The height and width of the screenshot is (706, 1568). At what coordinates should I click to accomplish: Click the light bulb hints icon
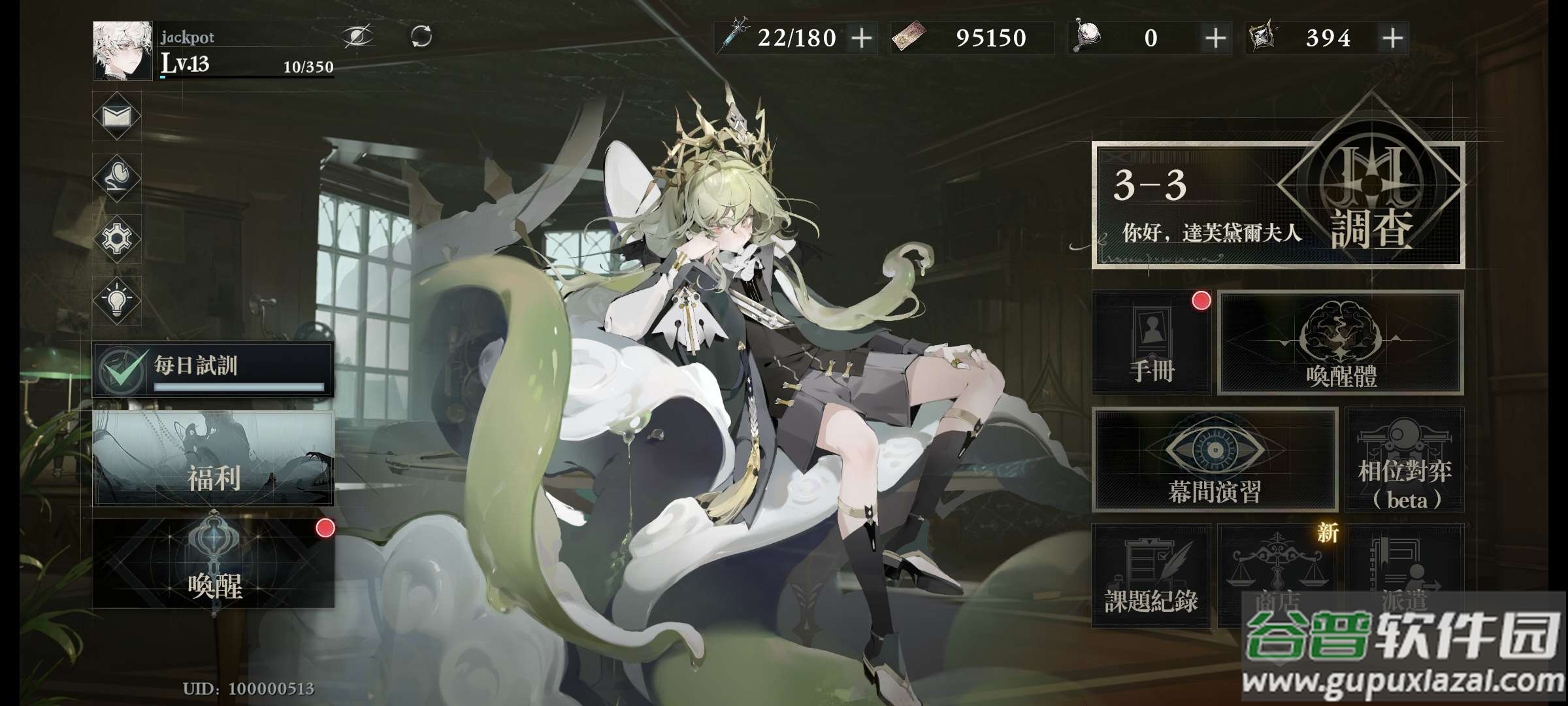coord(117,300)
